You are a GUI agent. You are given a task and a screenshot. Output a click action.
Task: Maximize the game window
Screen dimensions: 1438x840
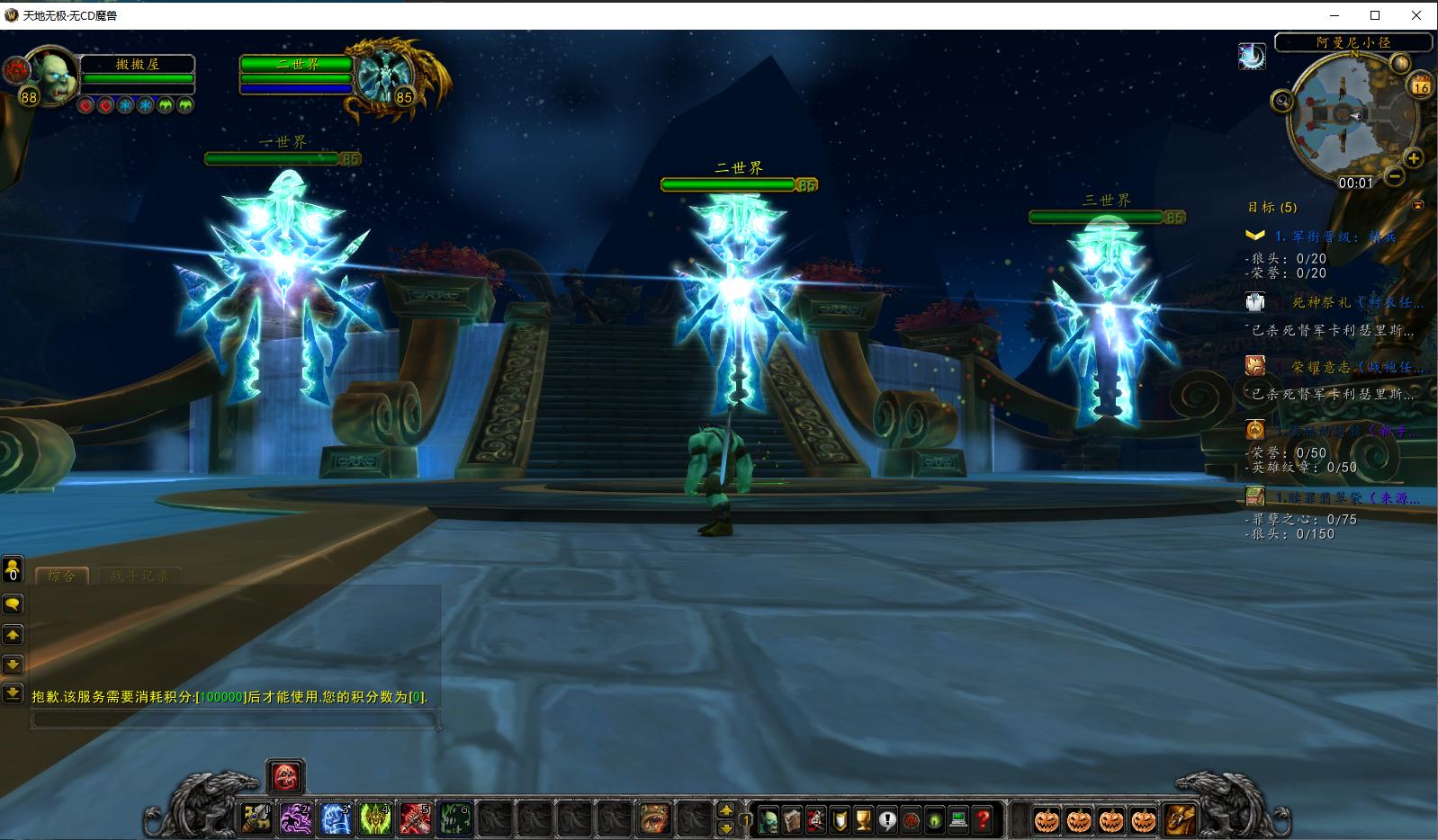coord(1375,14)
